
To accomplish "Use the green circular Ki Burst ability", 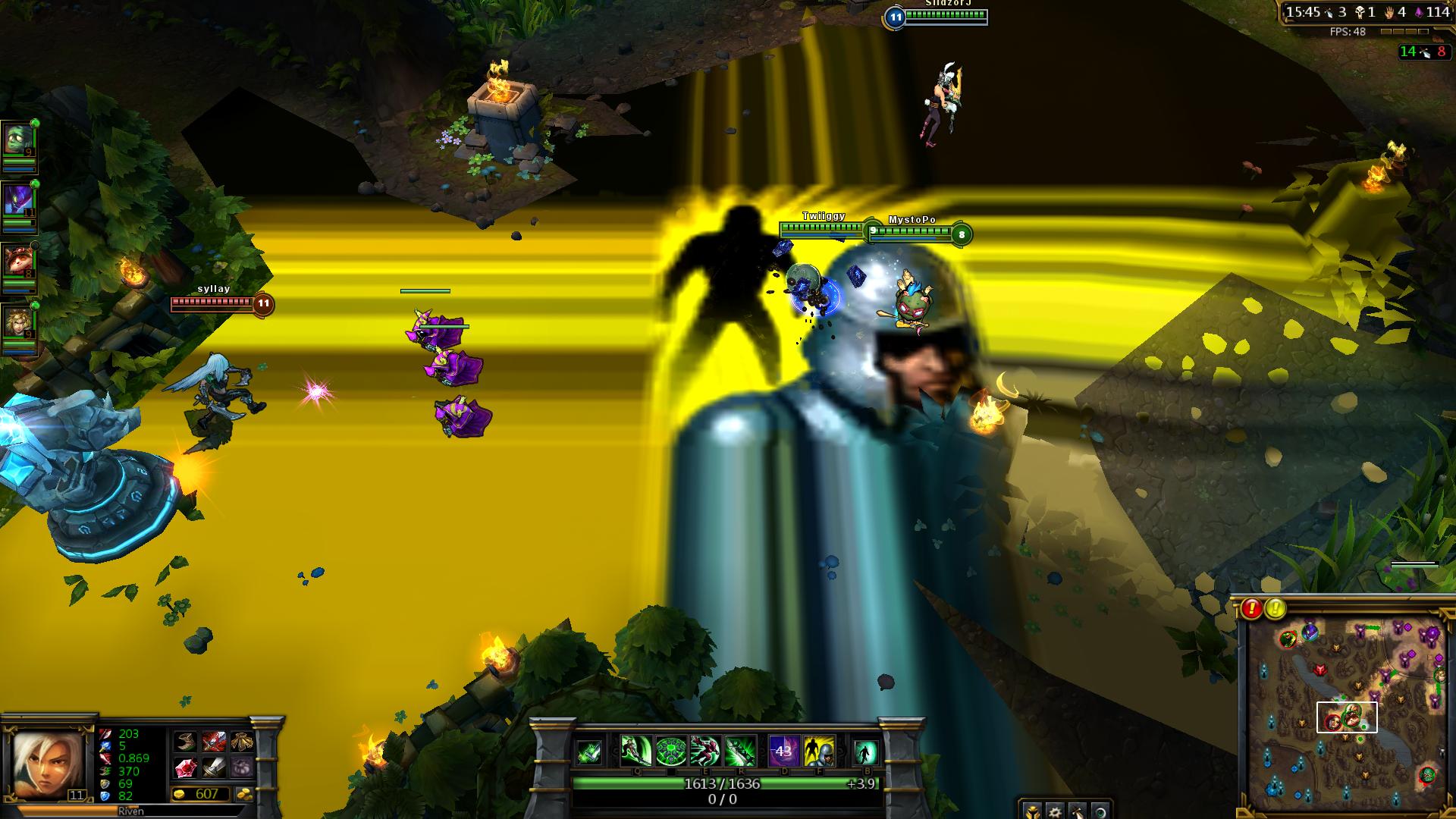I will (670, 751).
